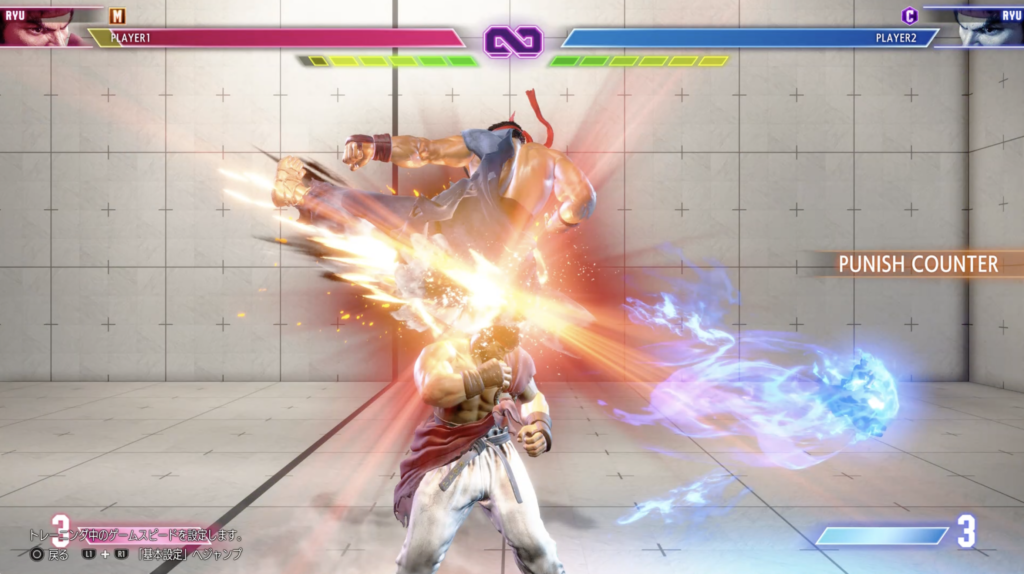The height and width of the screenshot is (574, 1024).
Task: Select the orange M control type icon
Action: pos(118,15)
